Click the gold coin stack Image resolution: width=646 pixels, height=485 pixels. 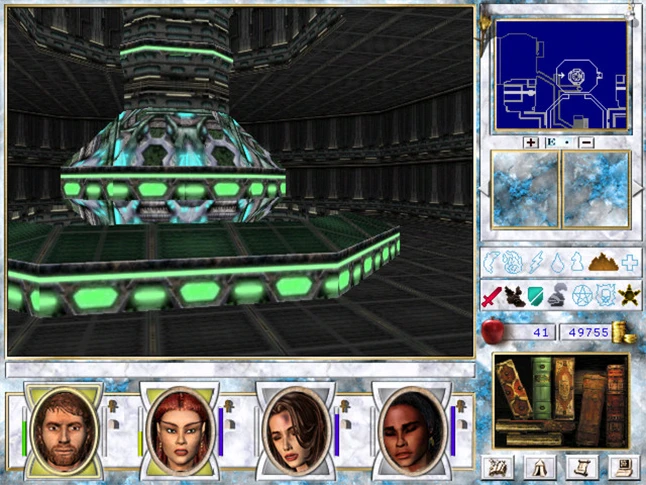click(624, 332)
